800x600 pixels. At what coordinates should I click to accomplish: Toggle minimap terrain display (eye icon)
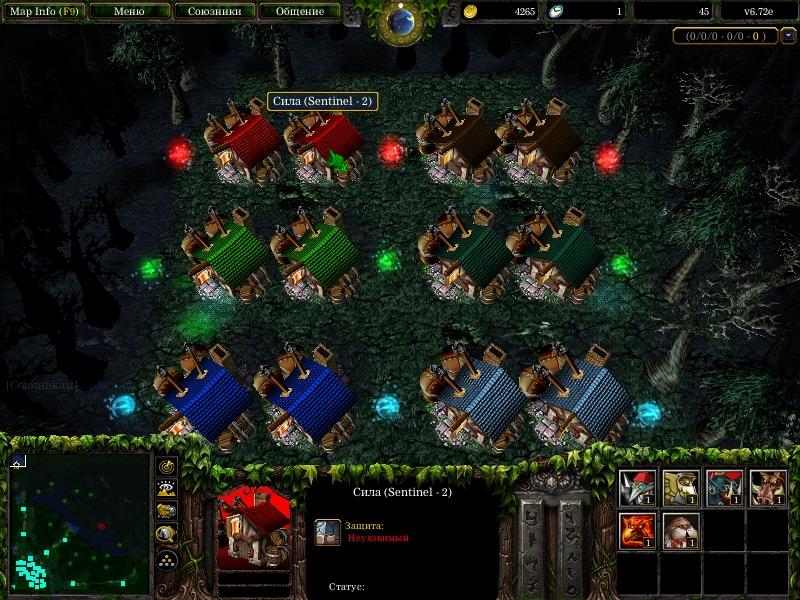[x=167, y=488]
